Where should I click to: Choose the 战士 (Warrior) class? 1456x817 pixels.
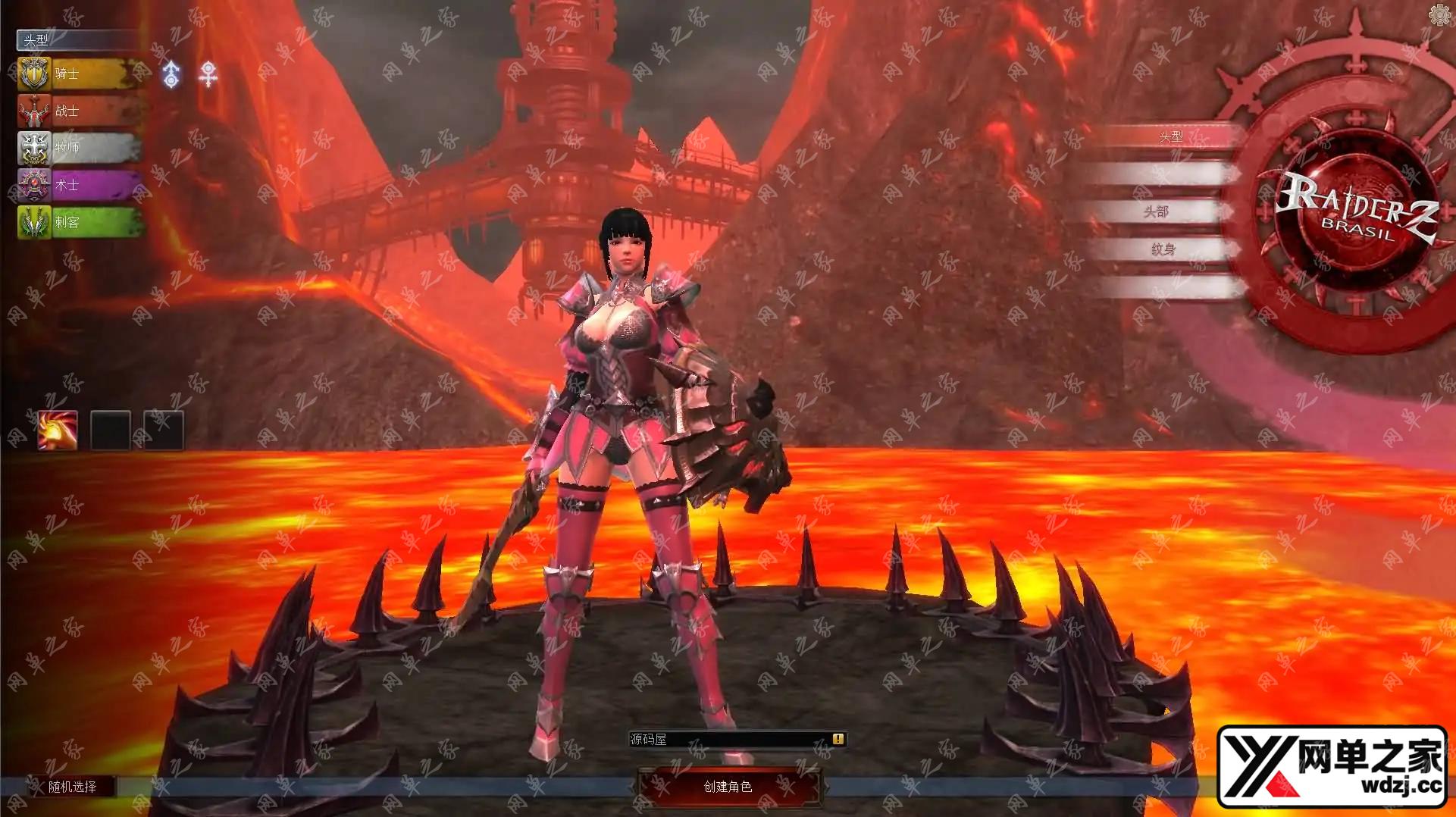(79, 111)
